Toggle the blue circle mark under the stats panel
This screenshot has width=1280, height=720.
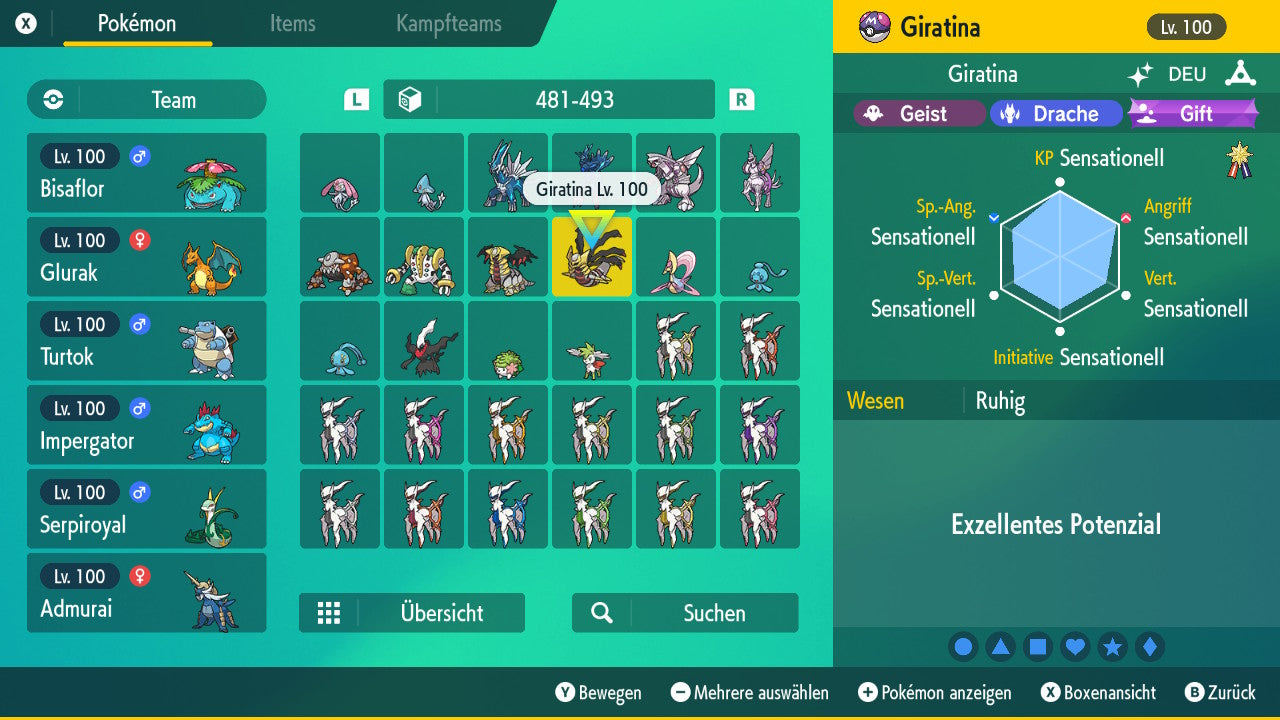point(963,647)
